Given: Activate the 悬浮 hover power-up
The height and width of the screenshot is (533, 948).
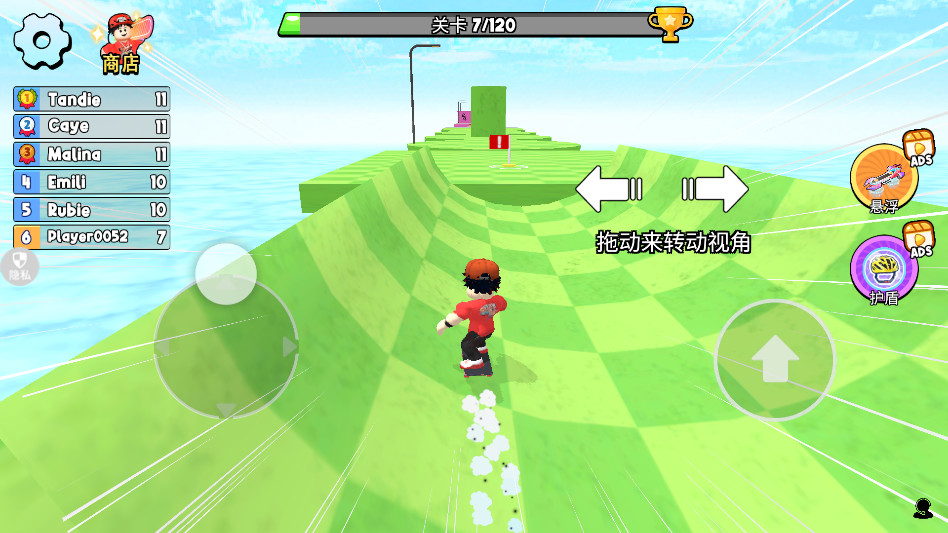Looking at the screenshot, I should pyautogui.click(x=884, y=178).
